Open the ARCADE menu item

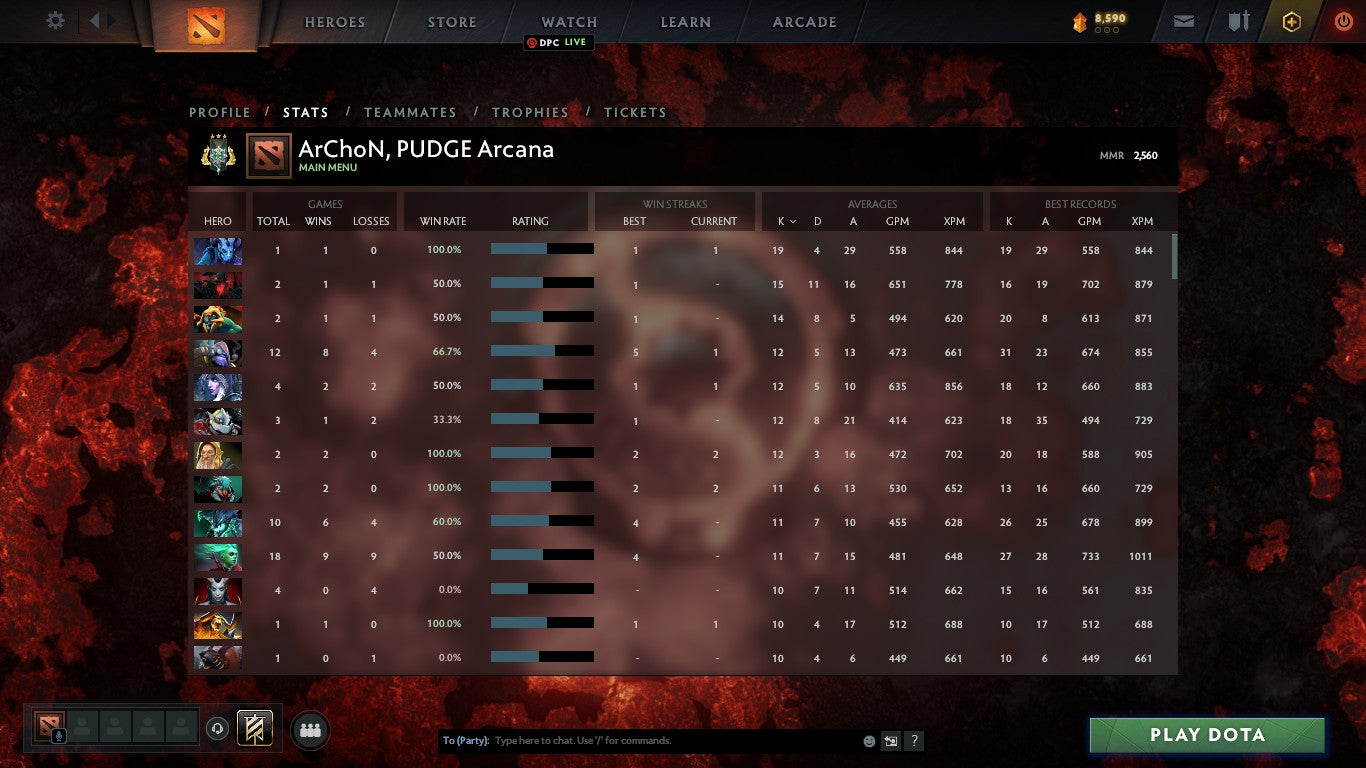803,21
